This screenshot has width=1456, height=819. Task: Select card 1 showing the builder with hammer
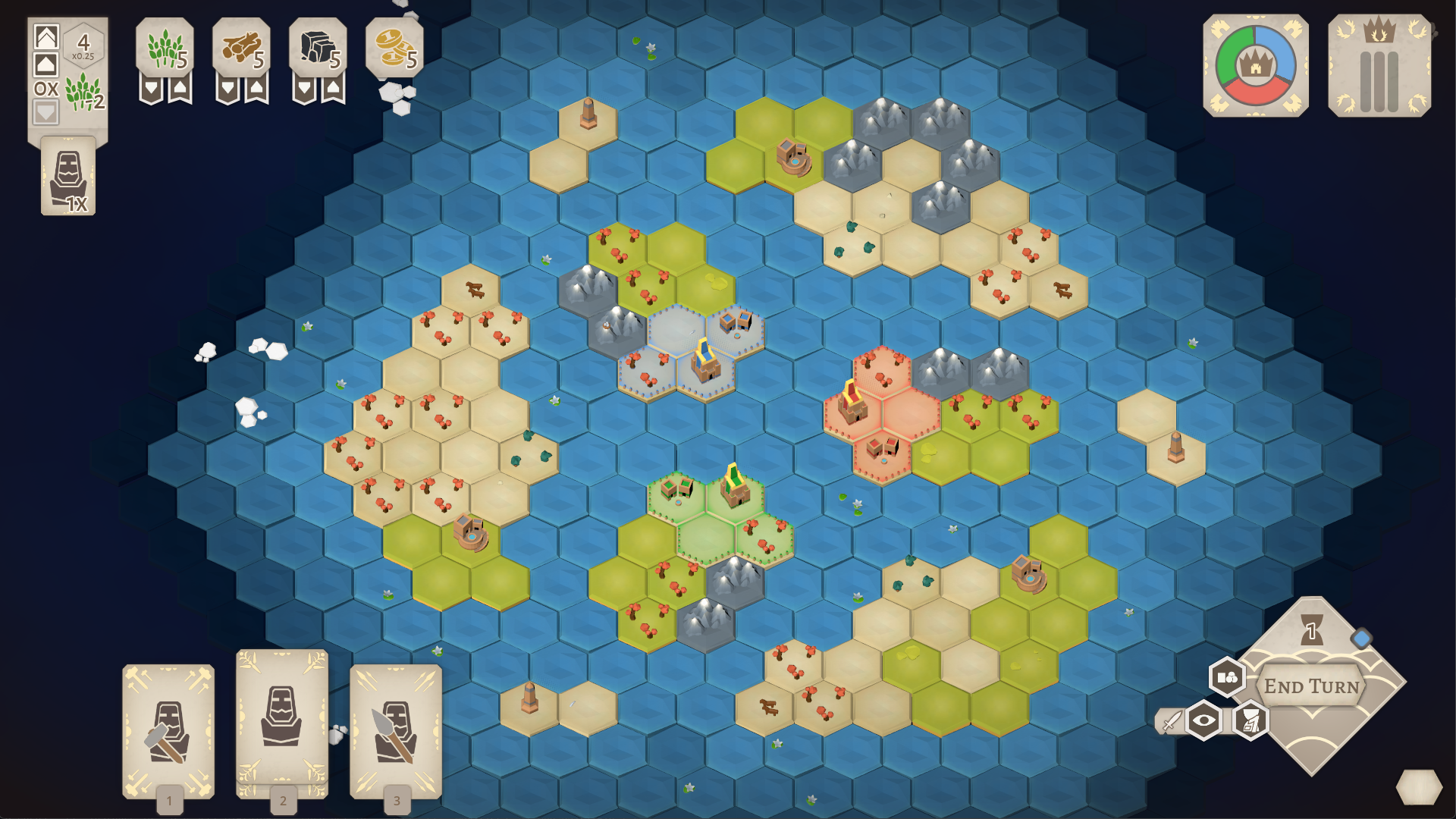click(x=169, y=732)
